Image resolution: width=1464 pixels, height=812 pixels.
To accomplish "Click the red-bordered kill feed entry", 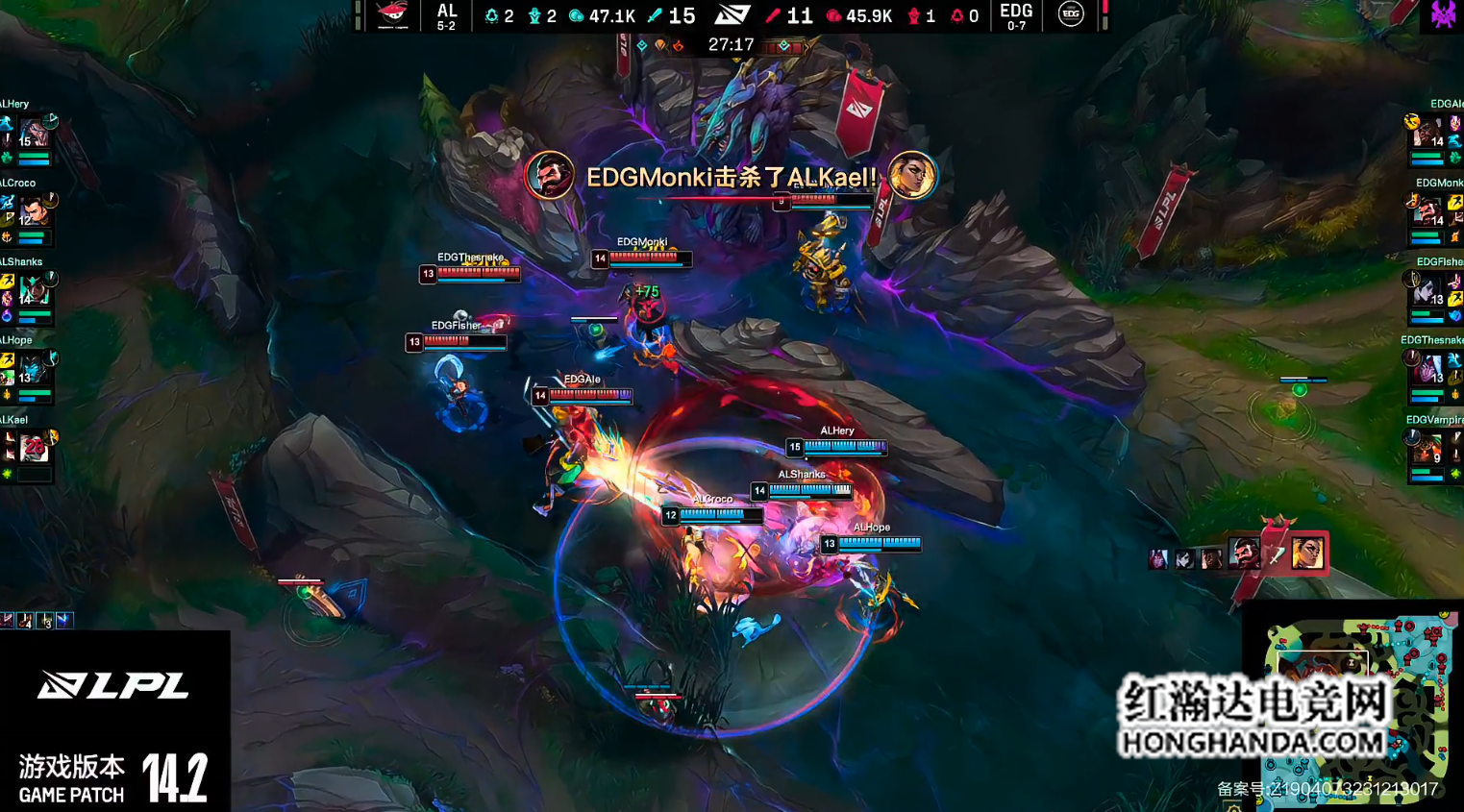I will coord(1277,554).
